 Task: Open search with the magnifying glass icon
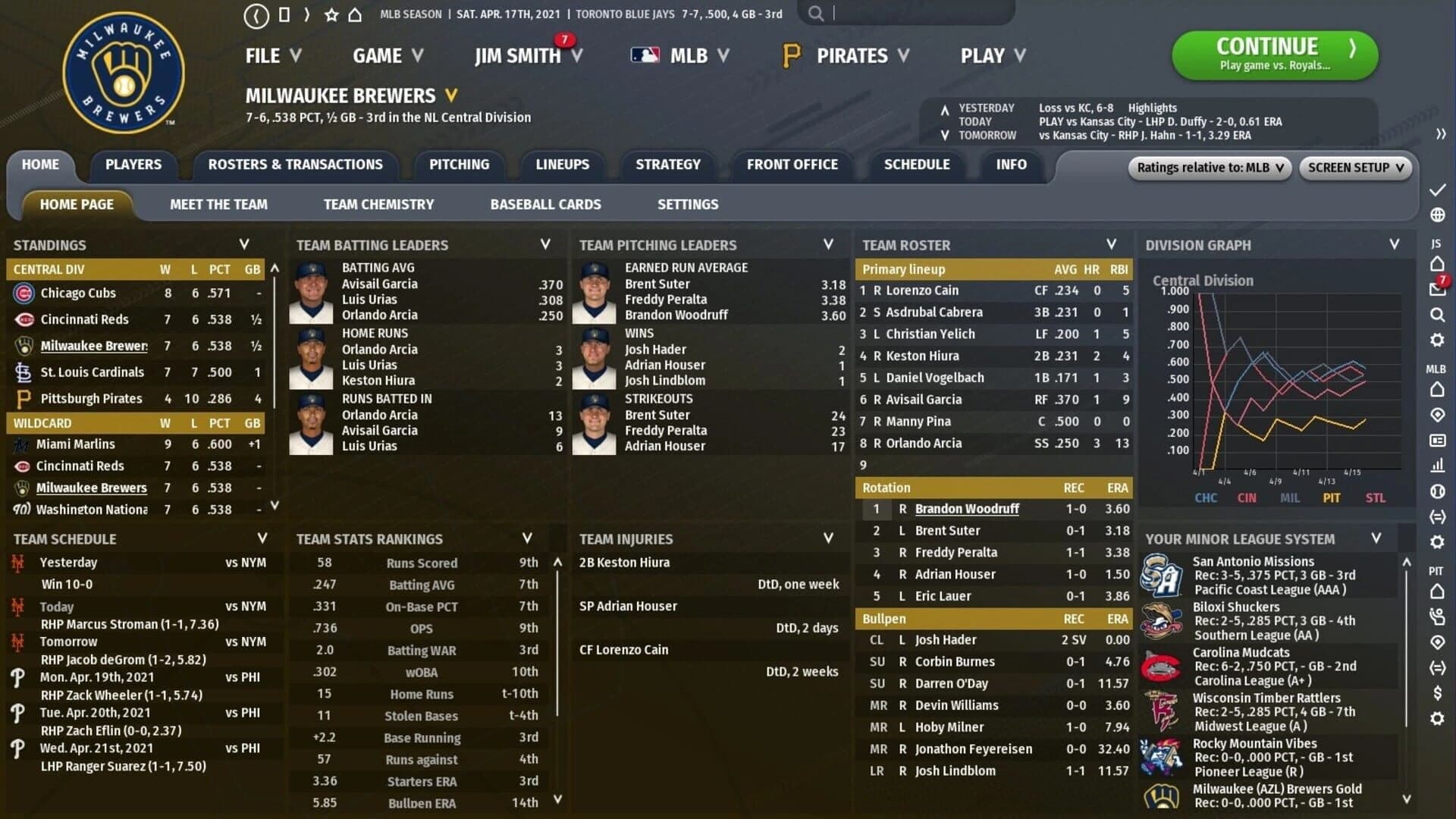(817, 13)
